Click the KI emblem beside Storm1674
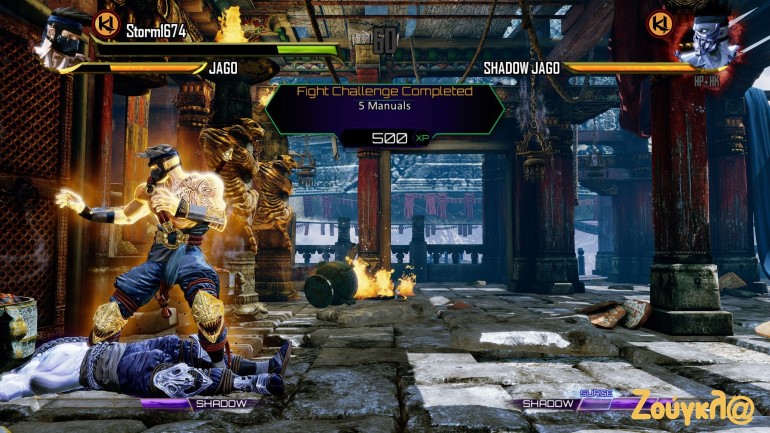The image size is (770, 433). pos(105,24)
